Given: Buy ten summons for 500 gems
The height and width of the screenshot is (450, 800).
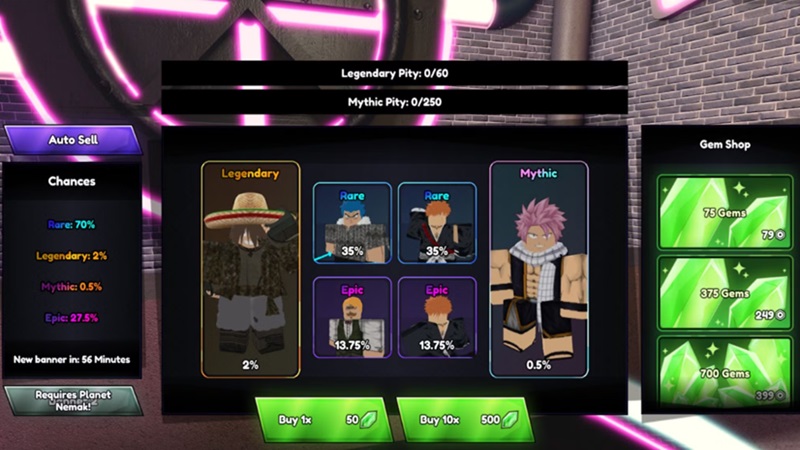Looking at the screenshot, I should [463, 419].
